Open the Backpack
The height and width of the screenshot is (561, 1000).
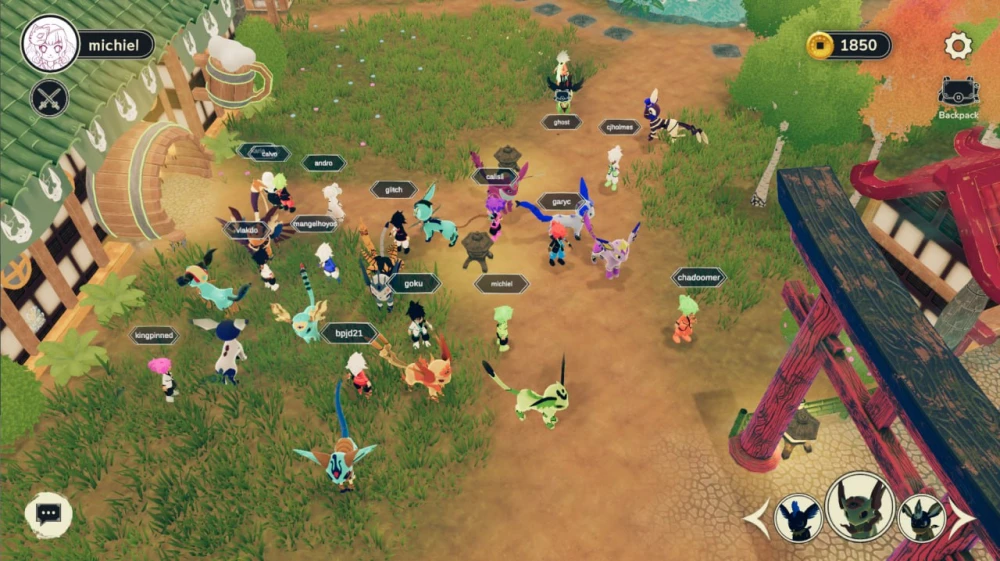[x=958, y=96]
